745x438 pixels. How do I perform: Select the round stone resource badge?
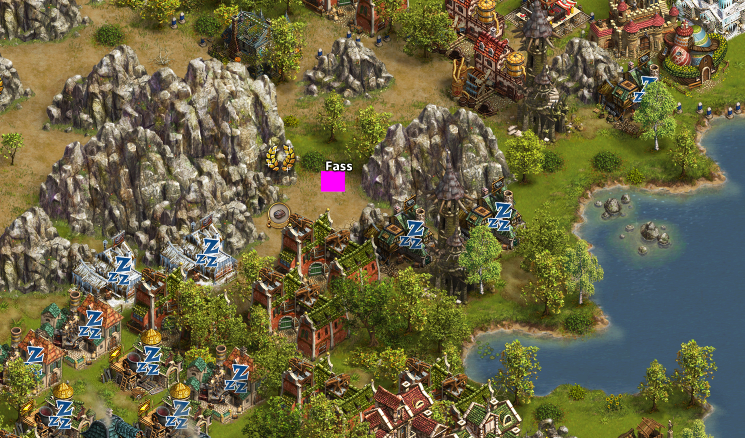[x=279, y=213]
